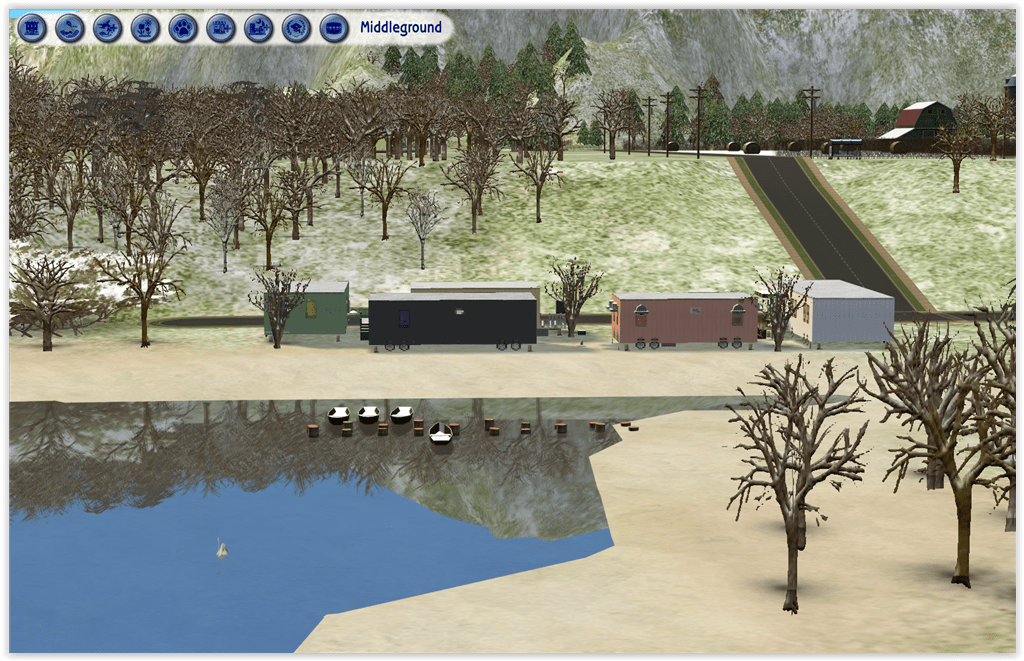Click the storefront business district icon
This screenshot has height=661, width=1024.
click(334, 28)
